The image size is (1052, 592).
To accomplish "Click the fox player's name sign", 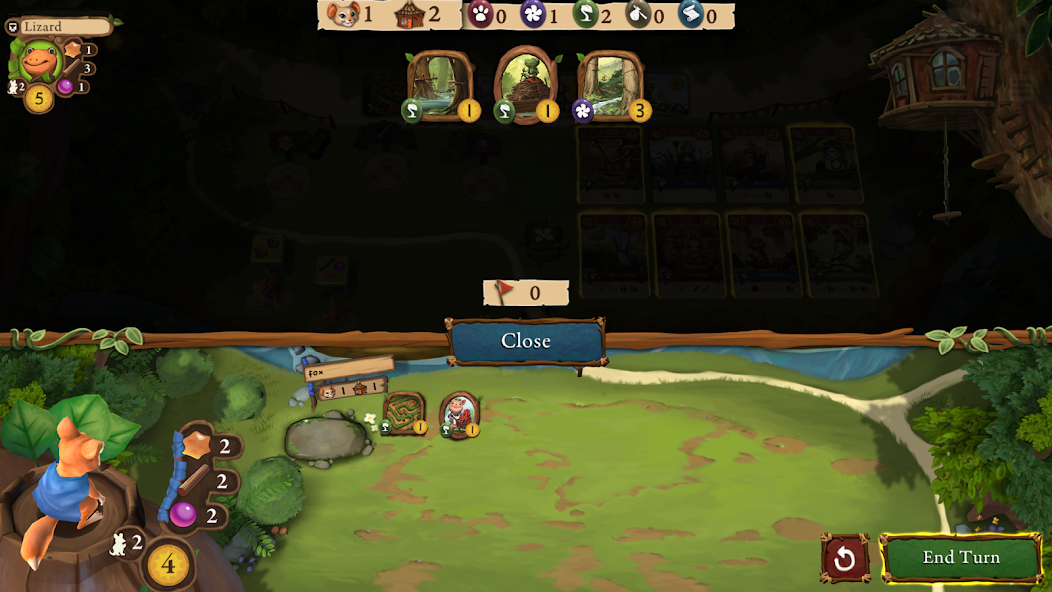I will 348,370.
